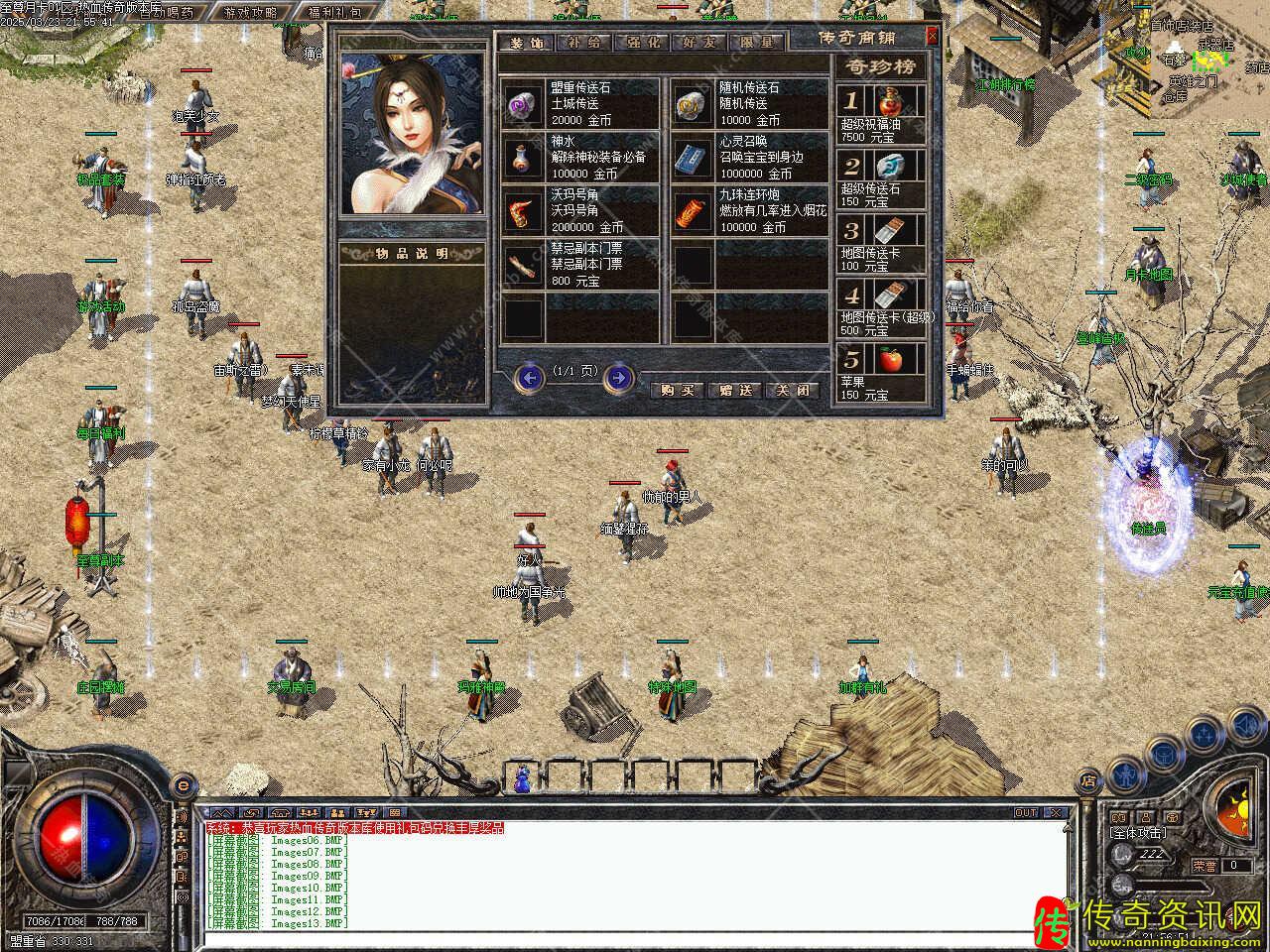Show the 限量 shop category
This screenshot has height=952, width=1270.
756,43
